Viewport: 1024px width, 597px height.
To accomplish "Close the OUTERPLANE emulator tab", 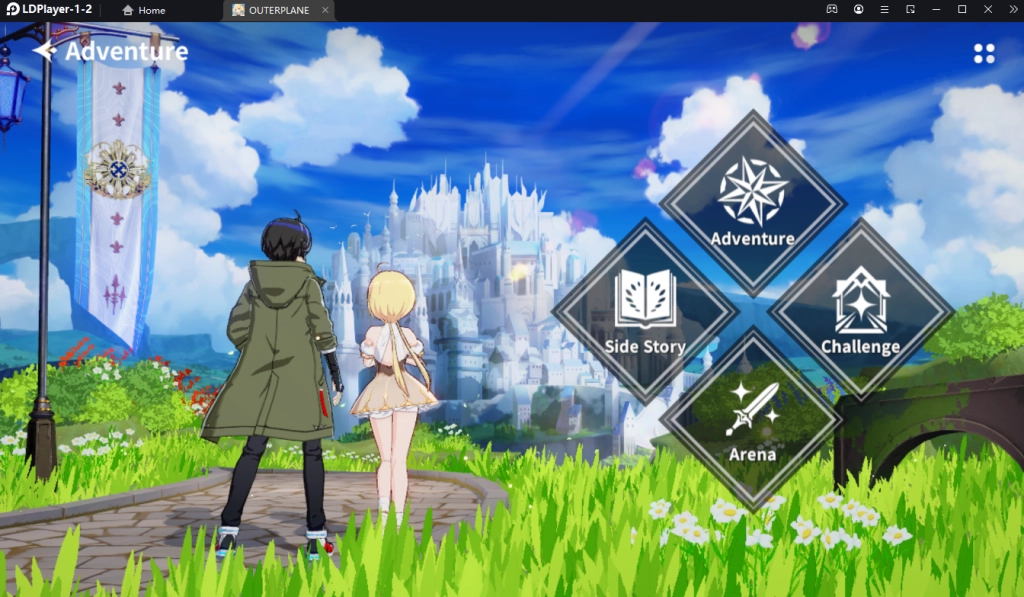I will 325,10.
